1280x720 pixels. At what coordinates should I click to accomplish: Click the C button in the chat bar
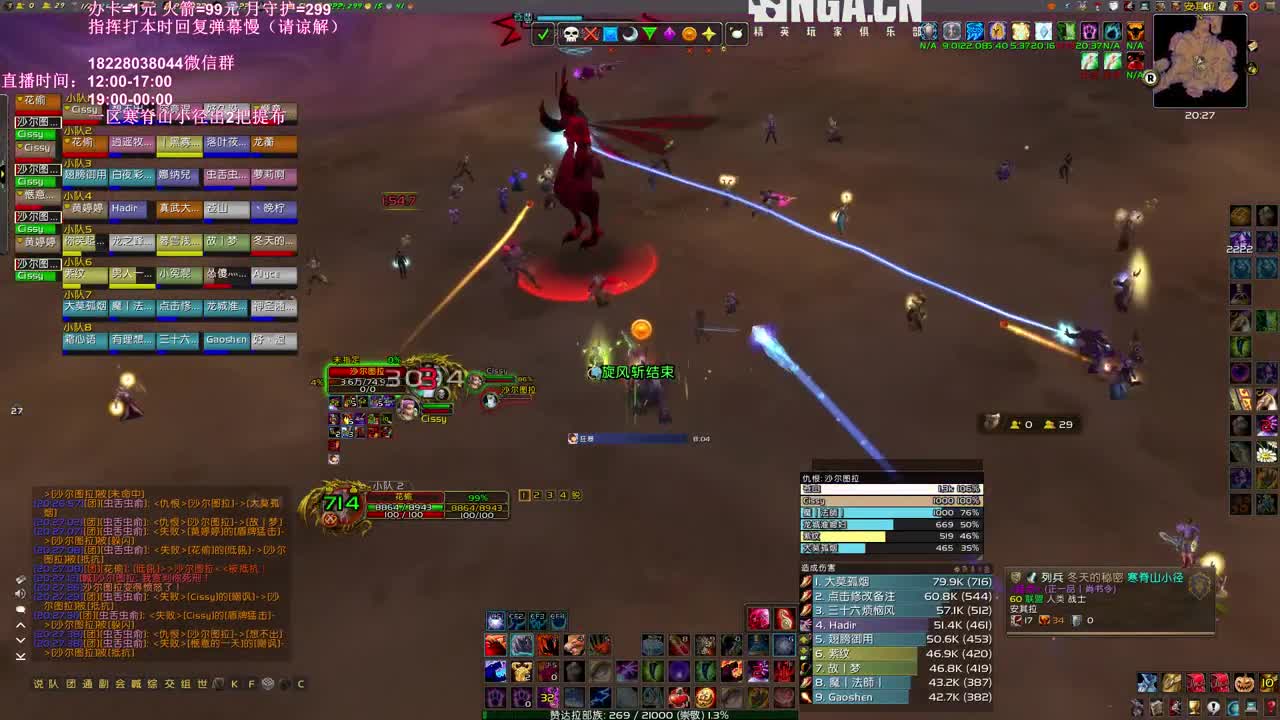click(x=300, y=684)
